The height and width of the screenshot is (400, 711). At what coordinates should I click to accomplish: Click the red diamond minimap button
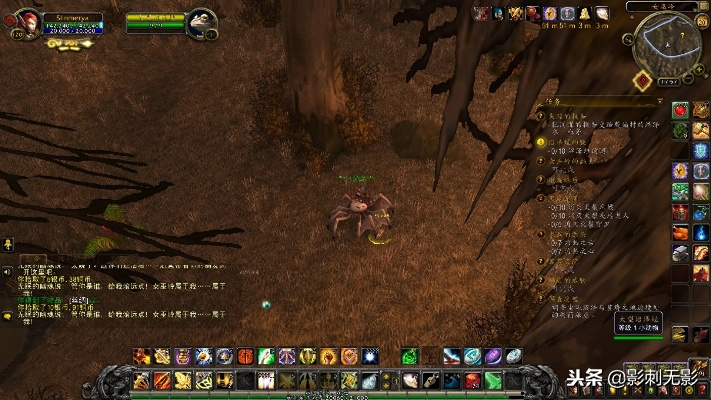(x=643, y=81)
